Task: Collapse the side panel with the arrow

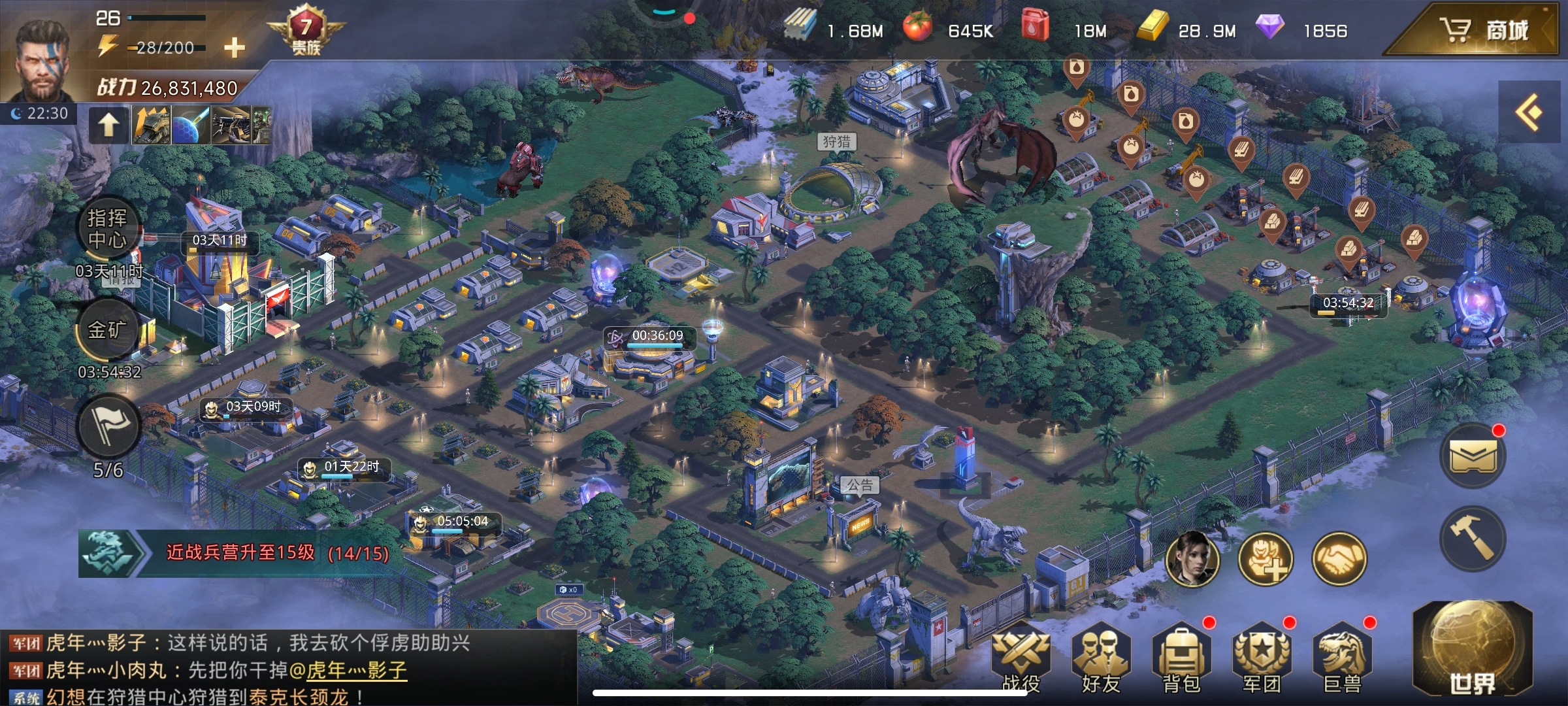Action: pos(1529,112)
